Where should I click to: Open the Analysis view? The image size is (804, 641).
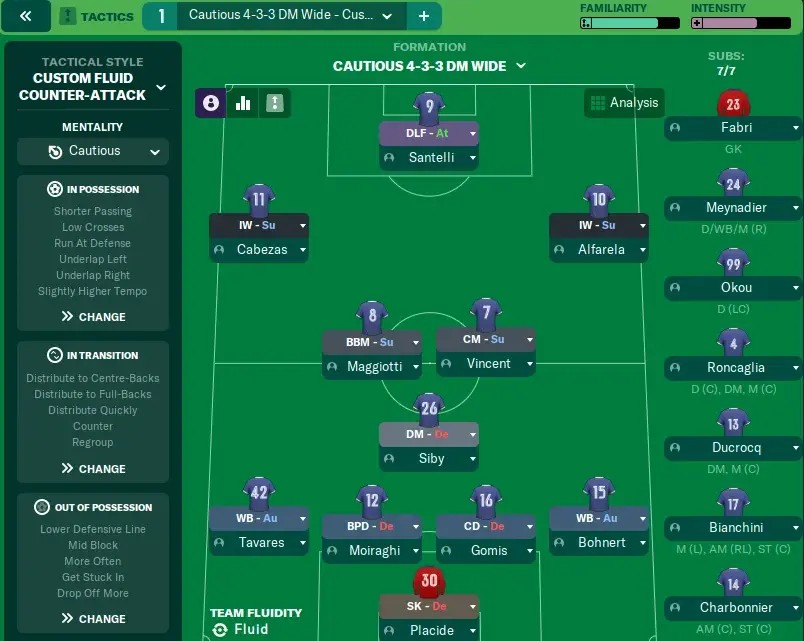(624, 103)
